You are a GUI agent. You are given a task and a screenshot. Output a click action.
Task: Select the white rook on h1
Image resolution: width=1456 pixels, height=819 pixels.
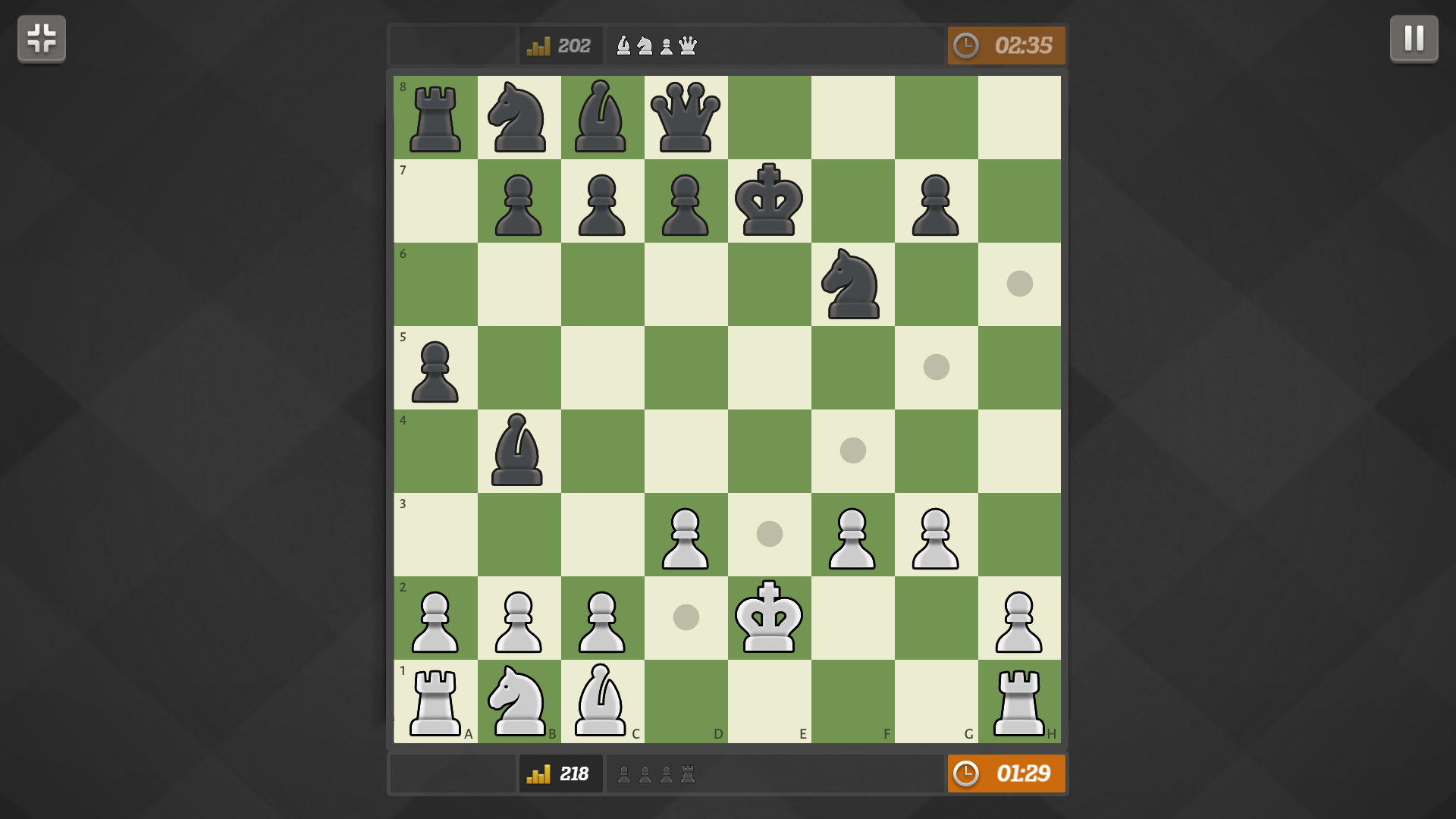tap(1020, 701)
